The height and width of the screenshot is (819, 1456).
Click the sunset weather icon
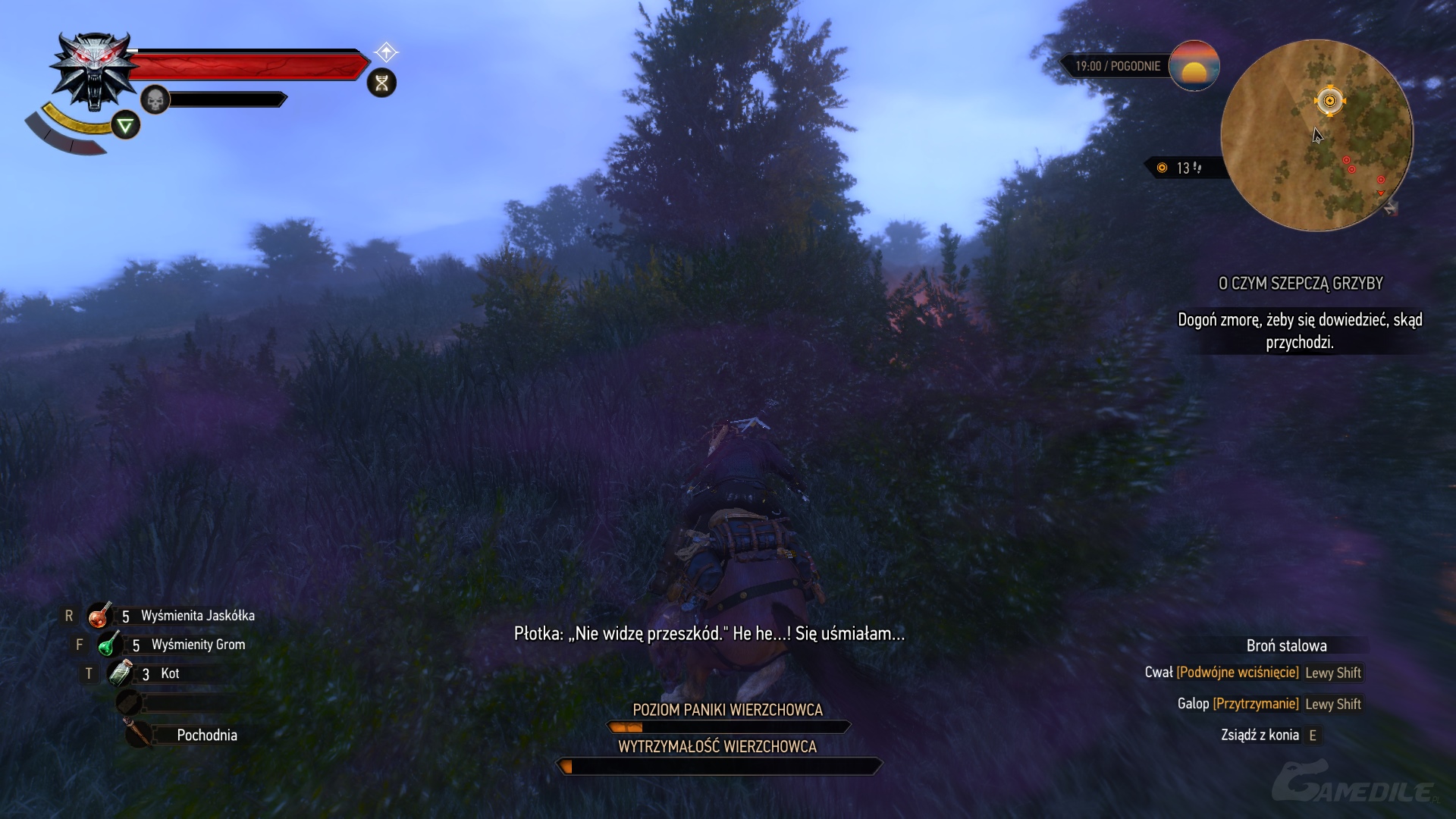click(1194, 66)
